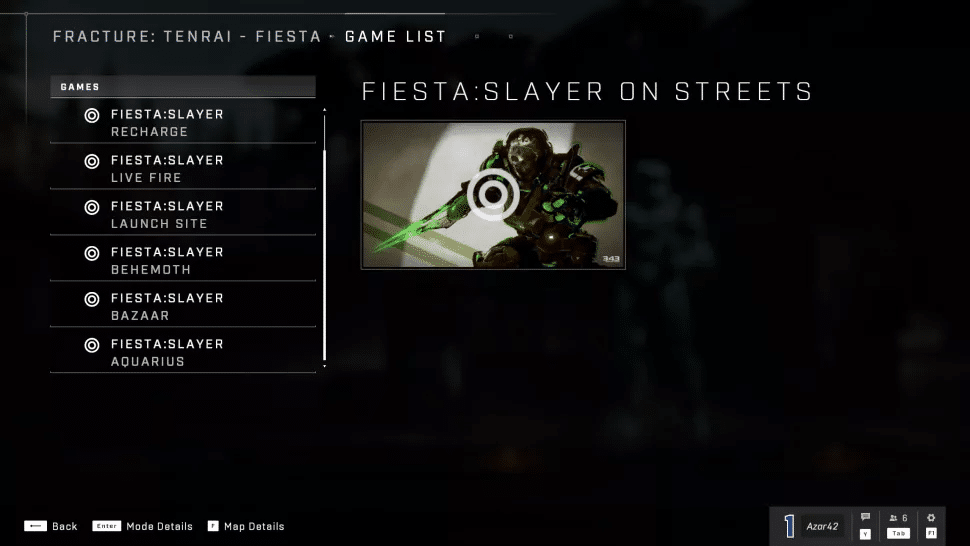
Task: Click the game list scrollbar
Action: (x=324, y=240)
